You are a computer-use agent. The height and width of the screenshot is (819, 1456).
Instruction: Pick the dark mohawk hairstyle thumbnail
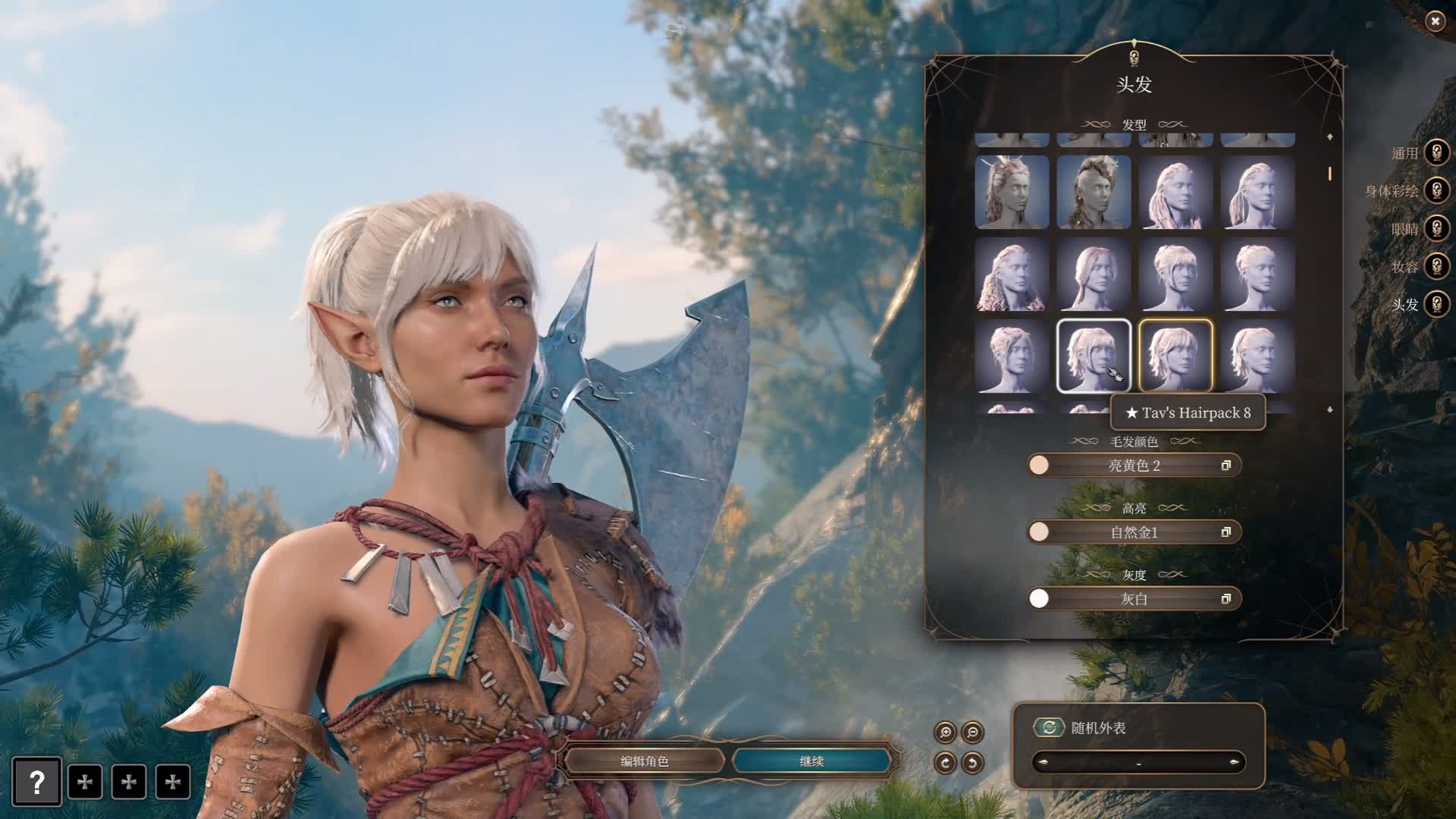tap(1094, 193)
